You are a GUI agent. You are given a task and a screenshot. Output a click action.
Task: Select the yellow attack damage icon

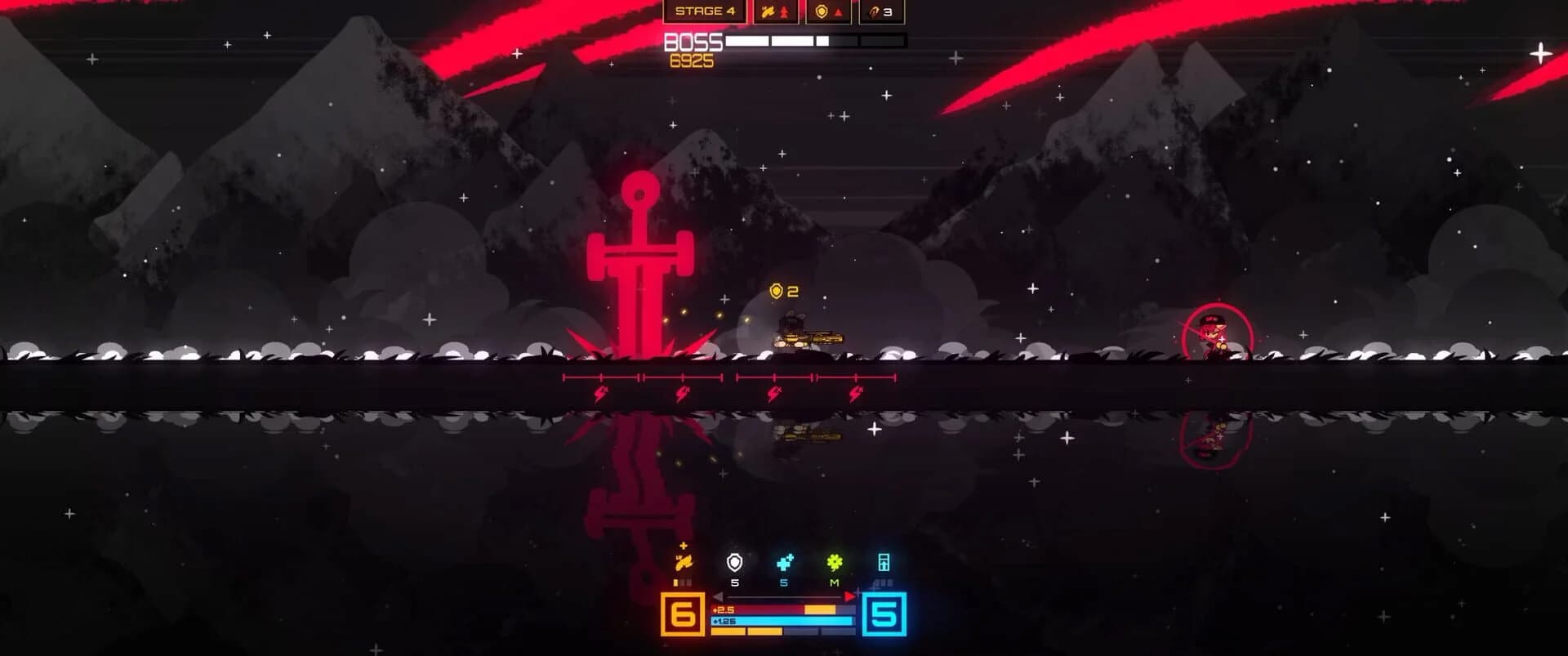(684, 562)
